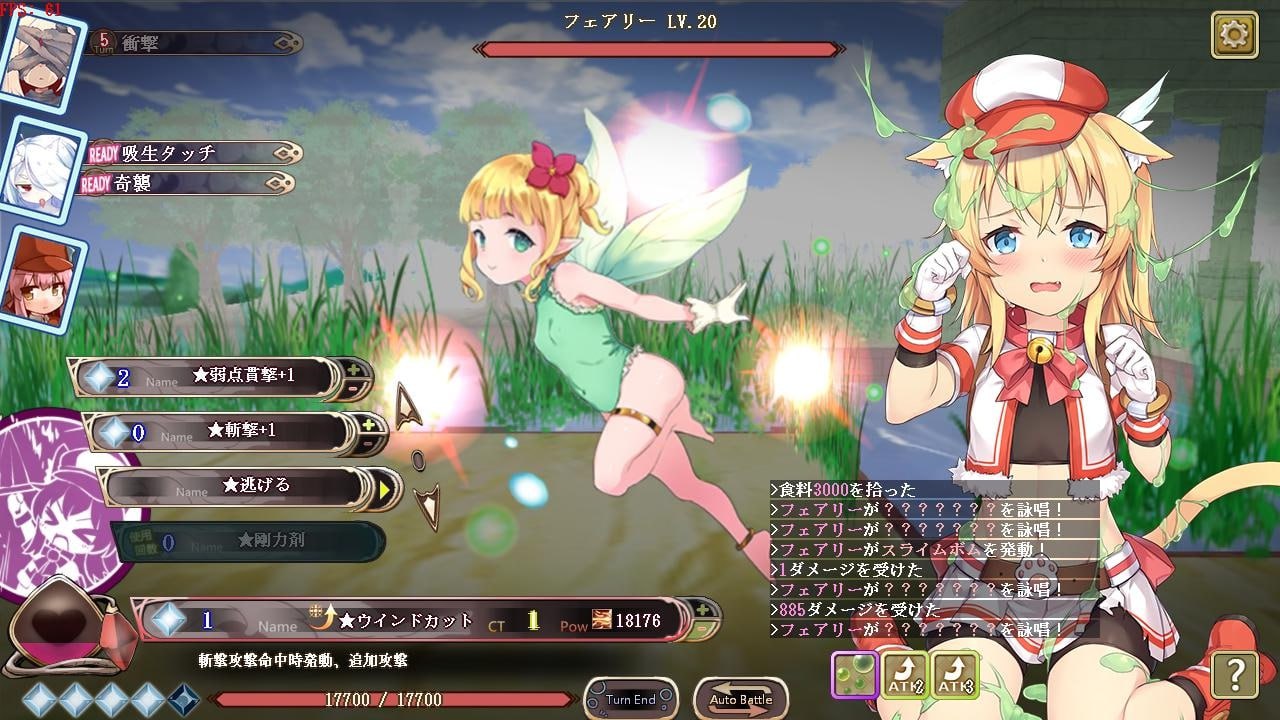Open the question mark help button
This screenshot has width=1280, height=720.
1234,675
